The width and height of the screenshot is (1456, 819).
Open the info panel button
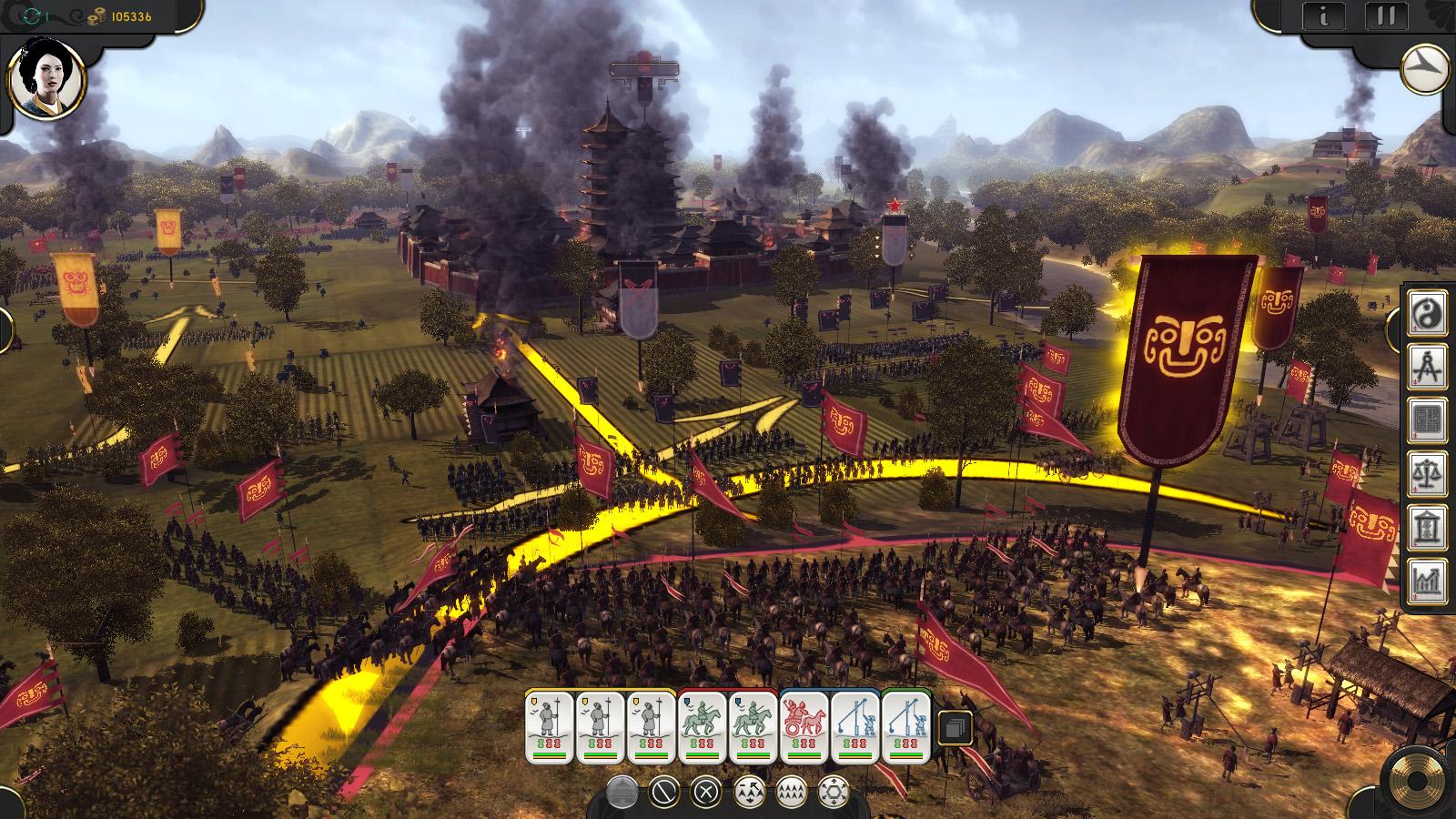[1324, 15]
